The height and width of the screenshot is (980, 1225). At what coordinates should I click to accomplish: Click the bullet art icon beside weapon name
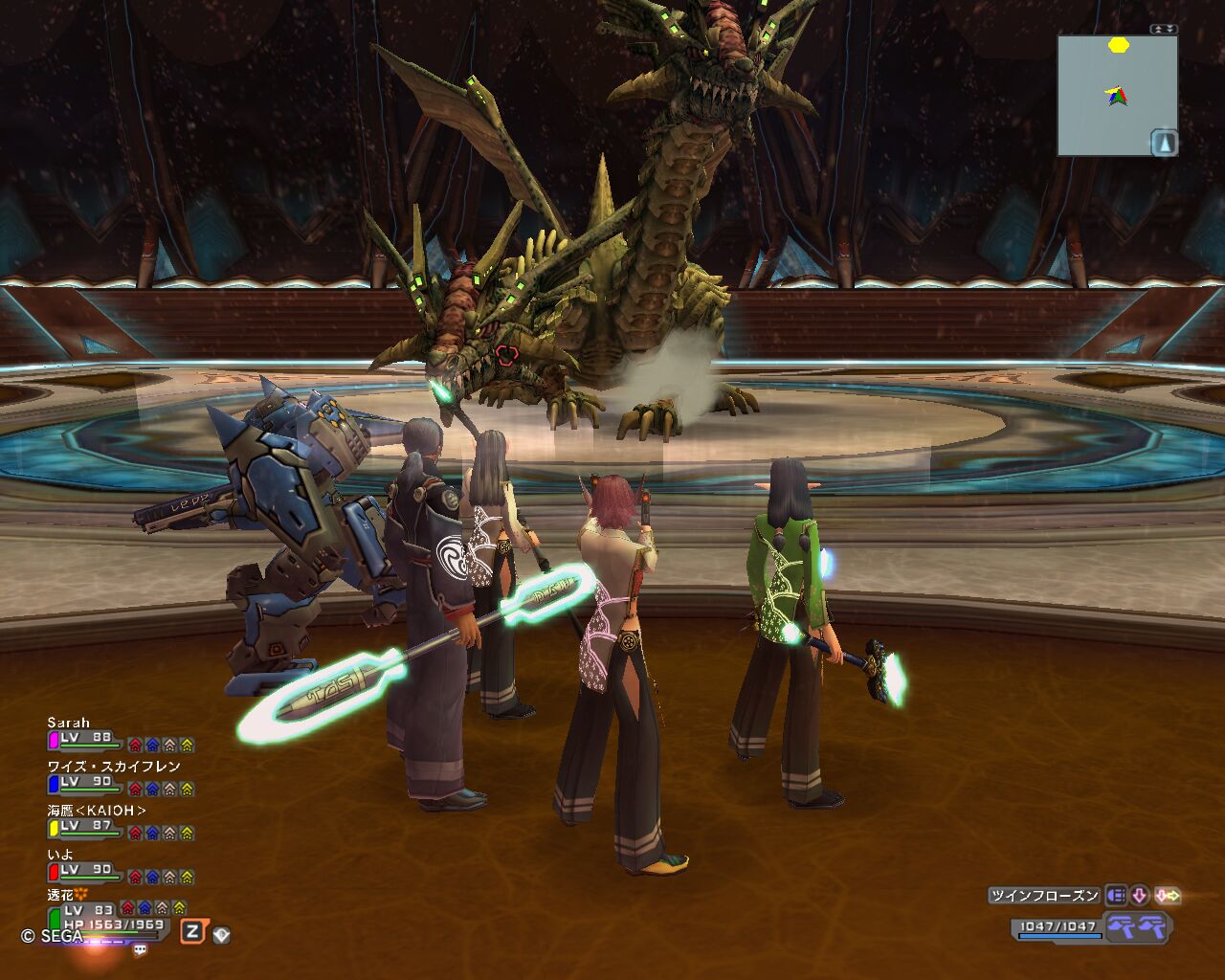1116,896
